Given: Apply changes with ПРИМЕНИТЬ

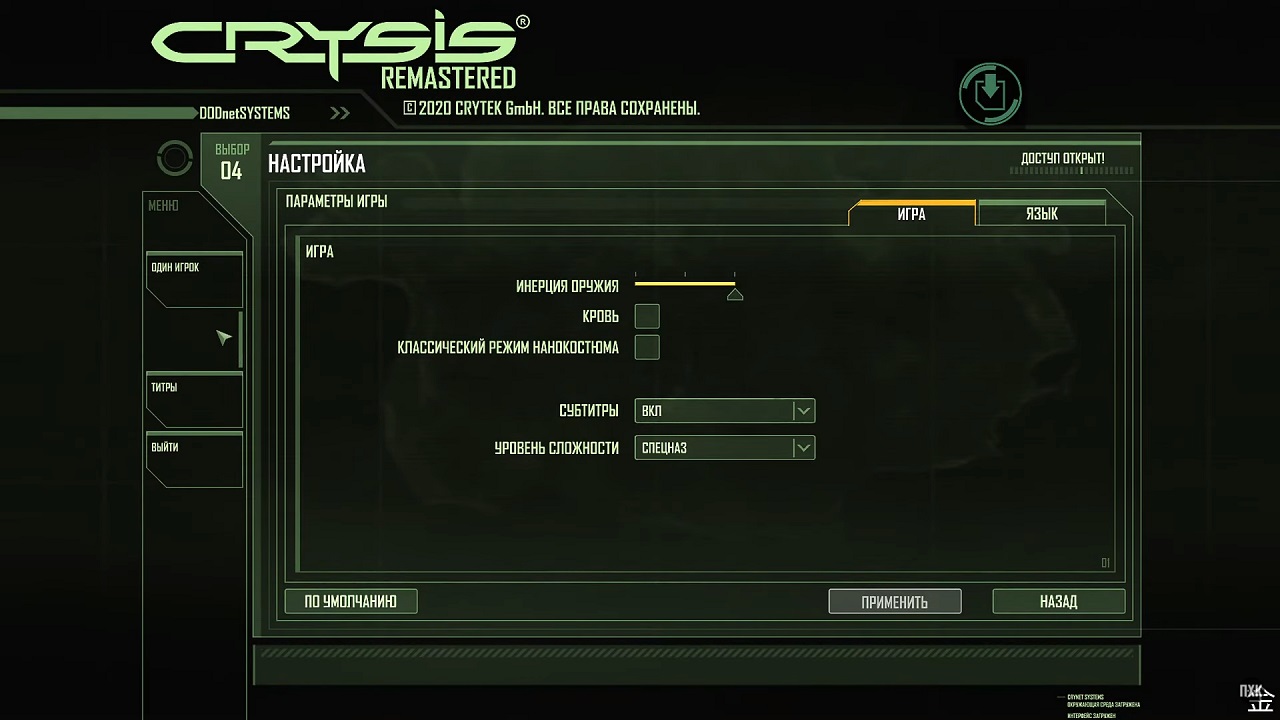Looking at the screenshot, I should point(895,602).
